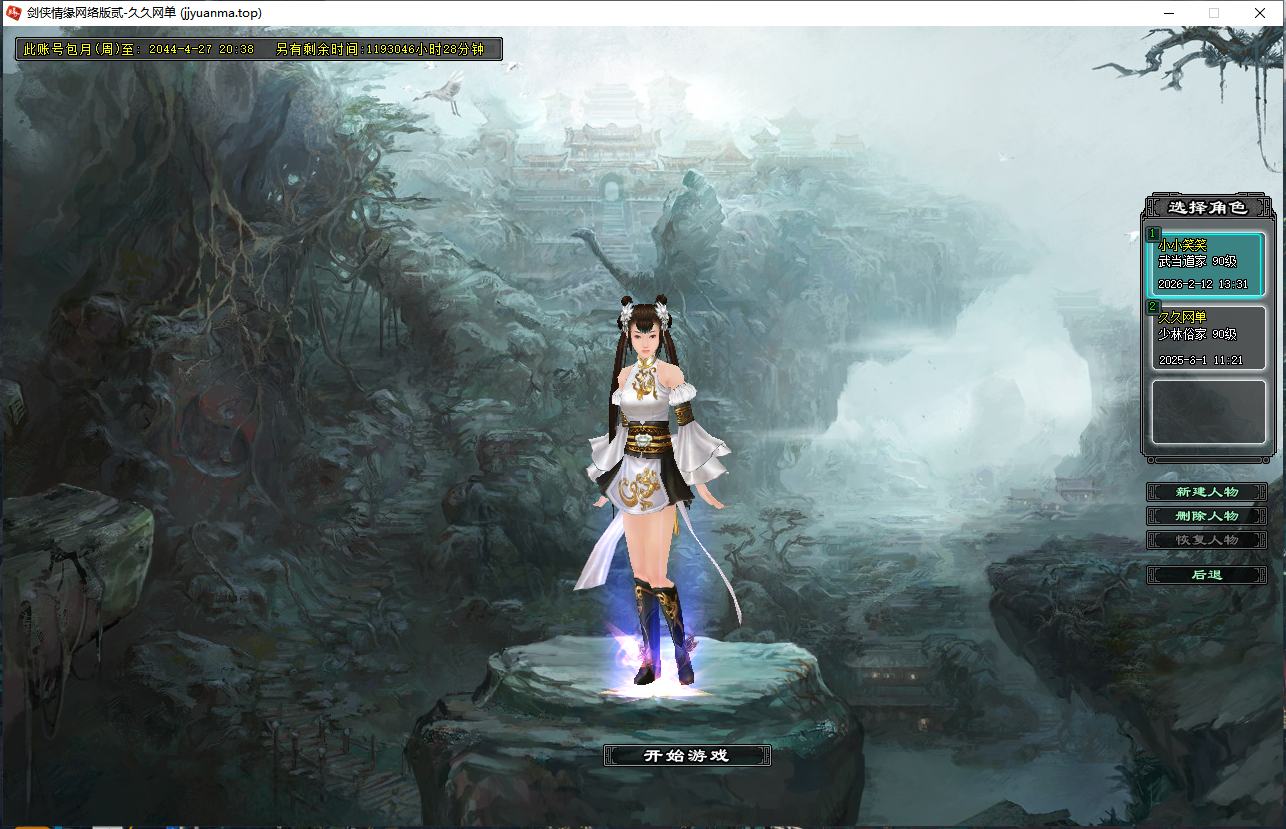Go back with the 后退 button
Screen dimensions: 1286x829
(x=1206, y=575)
